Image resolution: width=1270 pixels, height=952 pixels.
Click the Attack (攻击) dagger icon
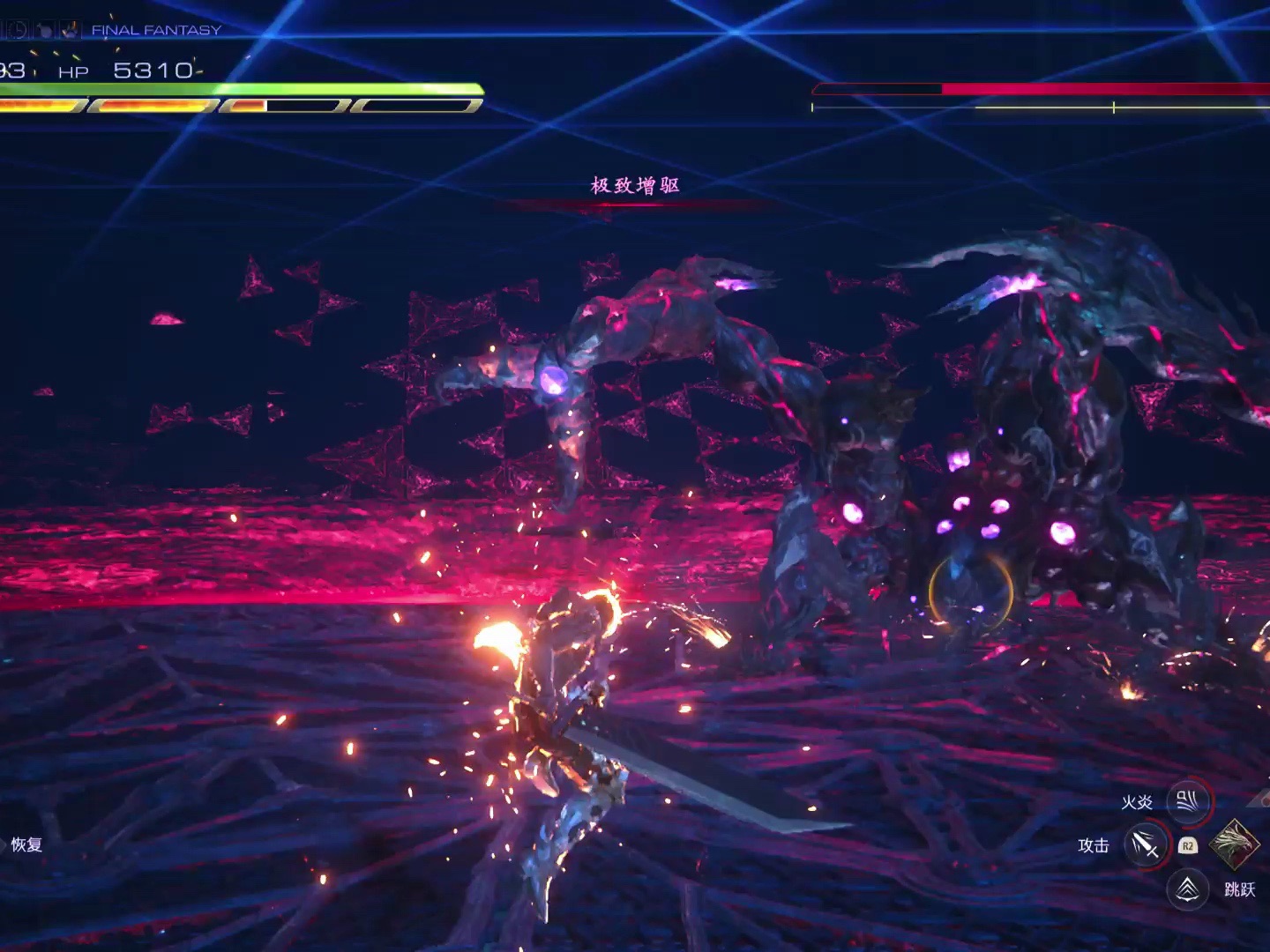tap(1147, 844)
